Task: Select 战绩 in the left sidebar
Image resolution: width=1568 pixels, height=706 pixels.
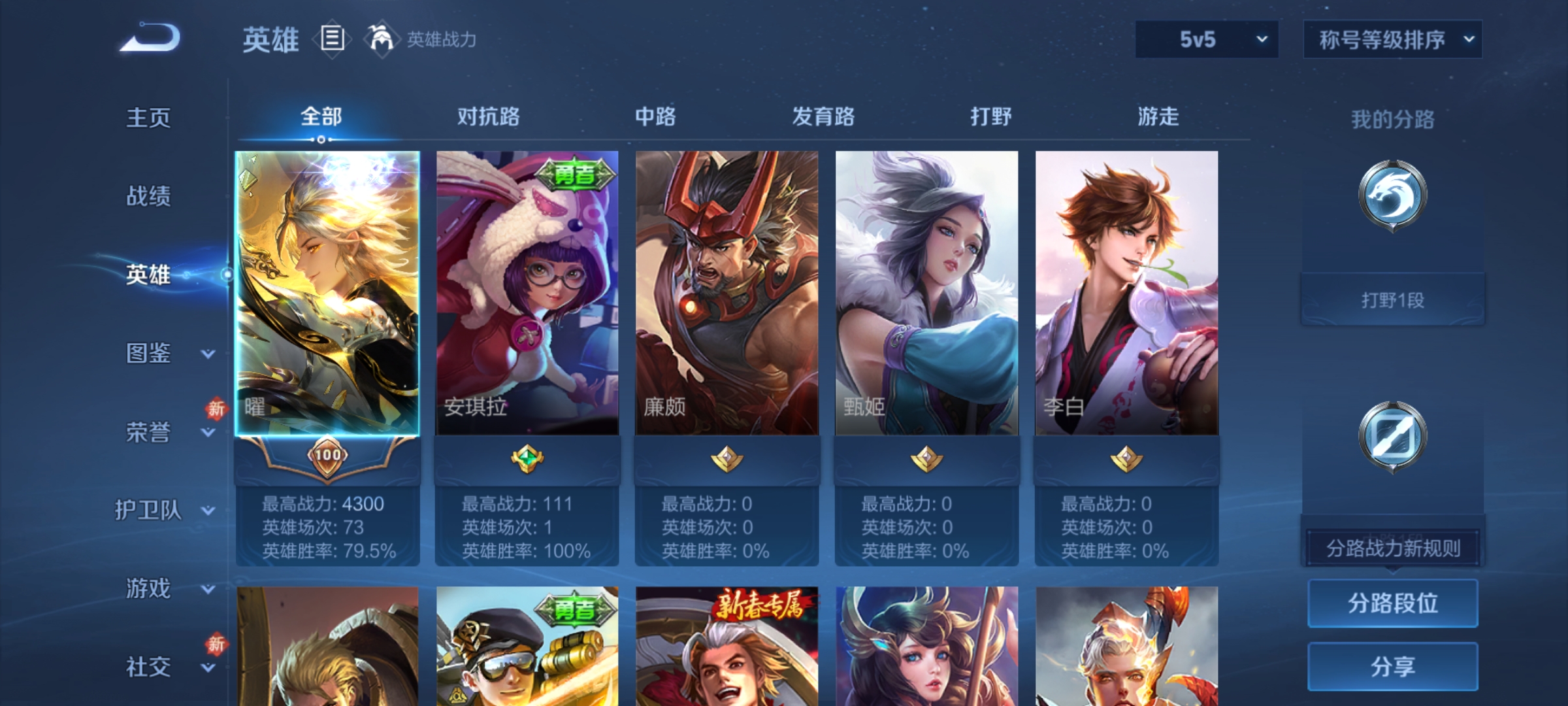Action: pos(148,197)
